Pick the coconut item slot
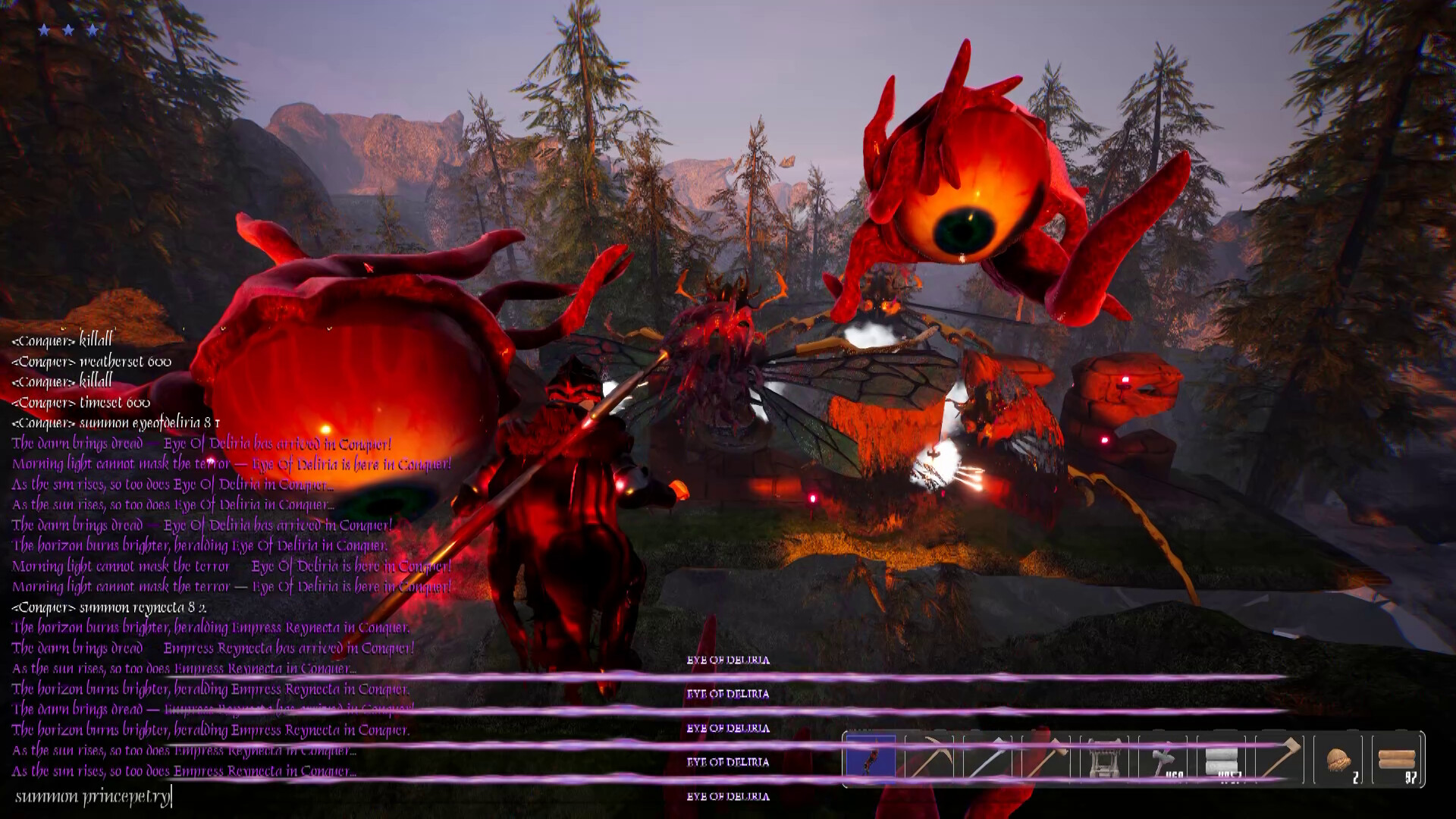Viewport: 1456px width, 819px height. (1338, 758)
